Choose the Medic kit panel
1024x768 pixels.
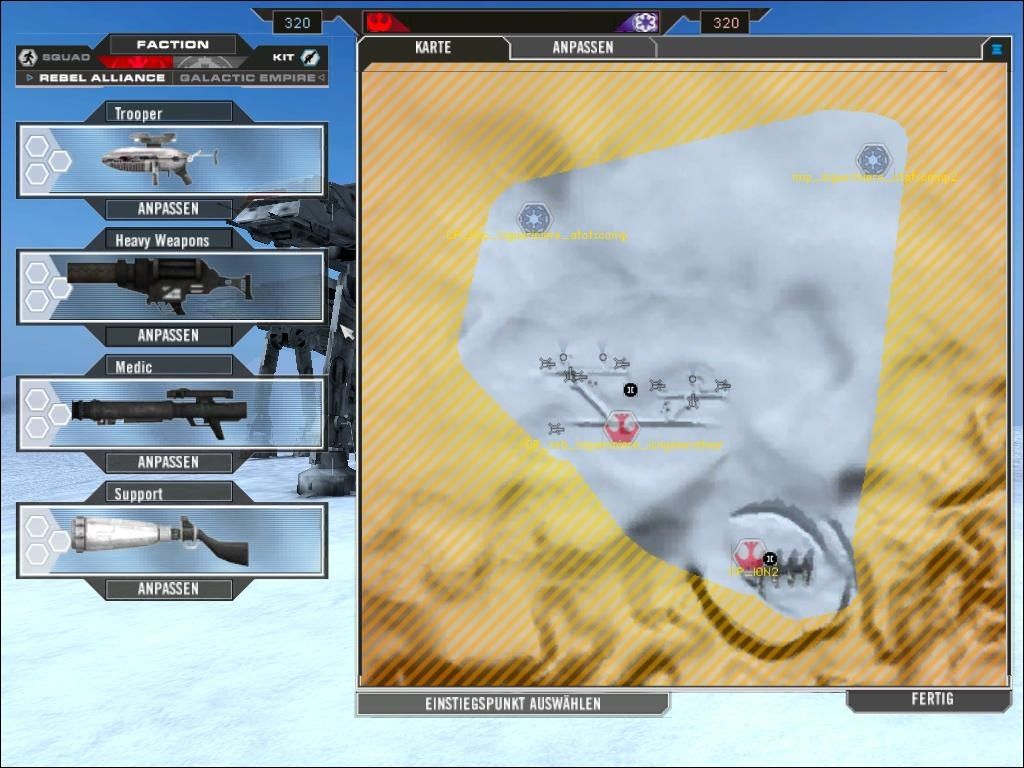tap(171, 414)
